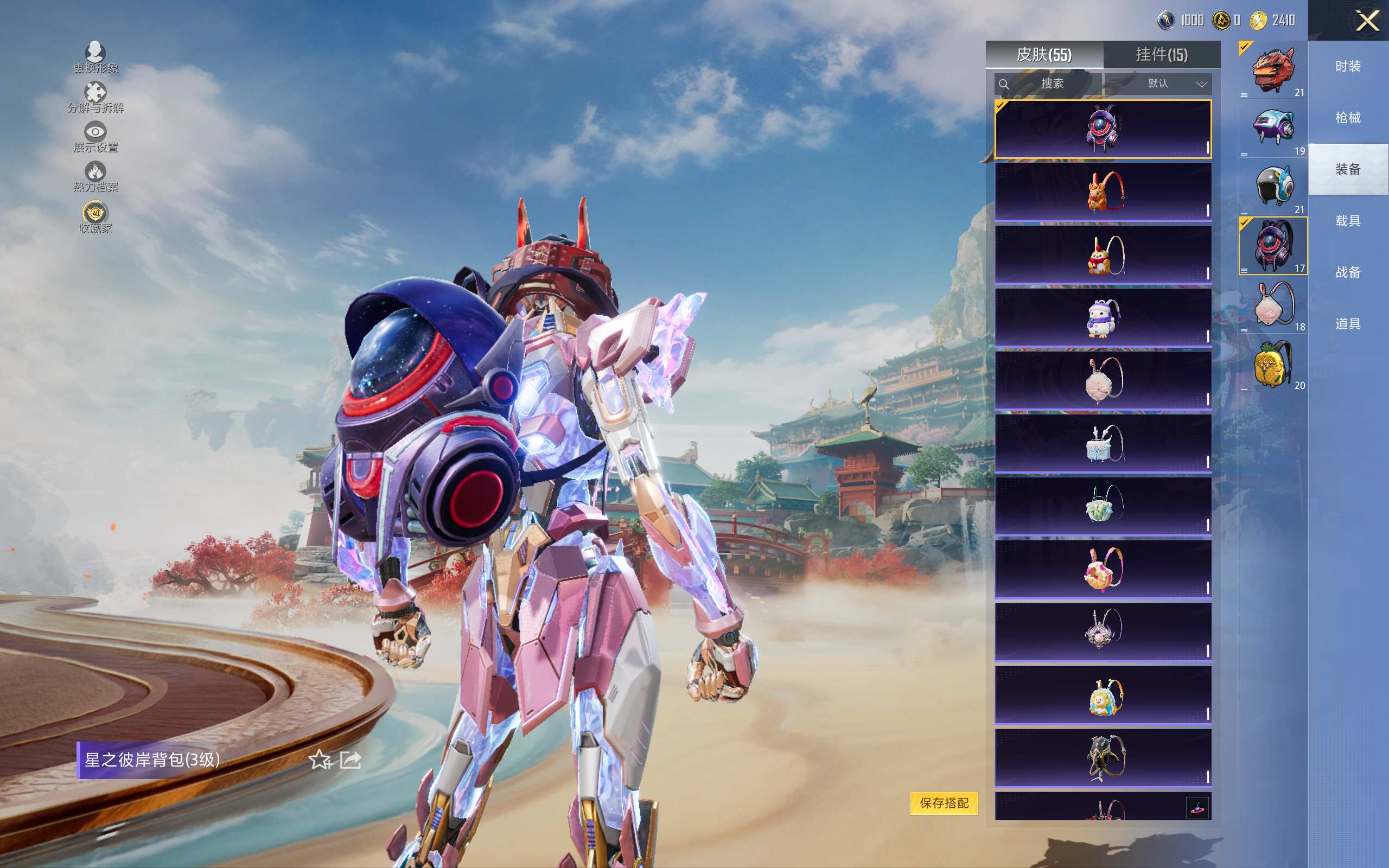Open 展示设置 display settings
The image size is (1389, 868).
coord(95,137)
